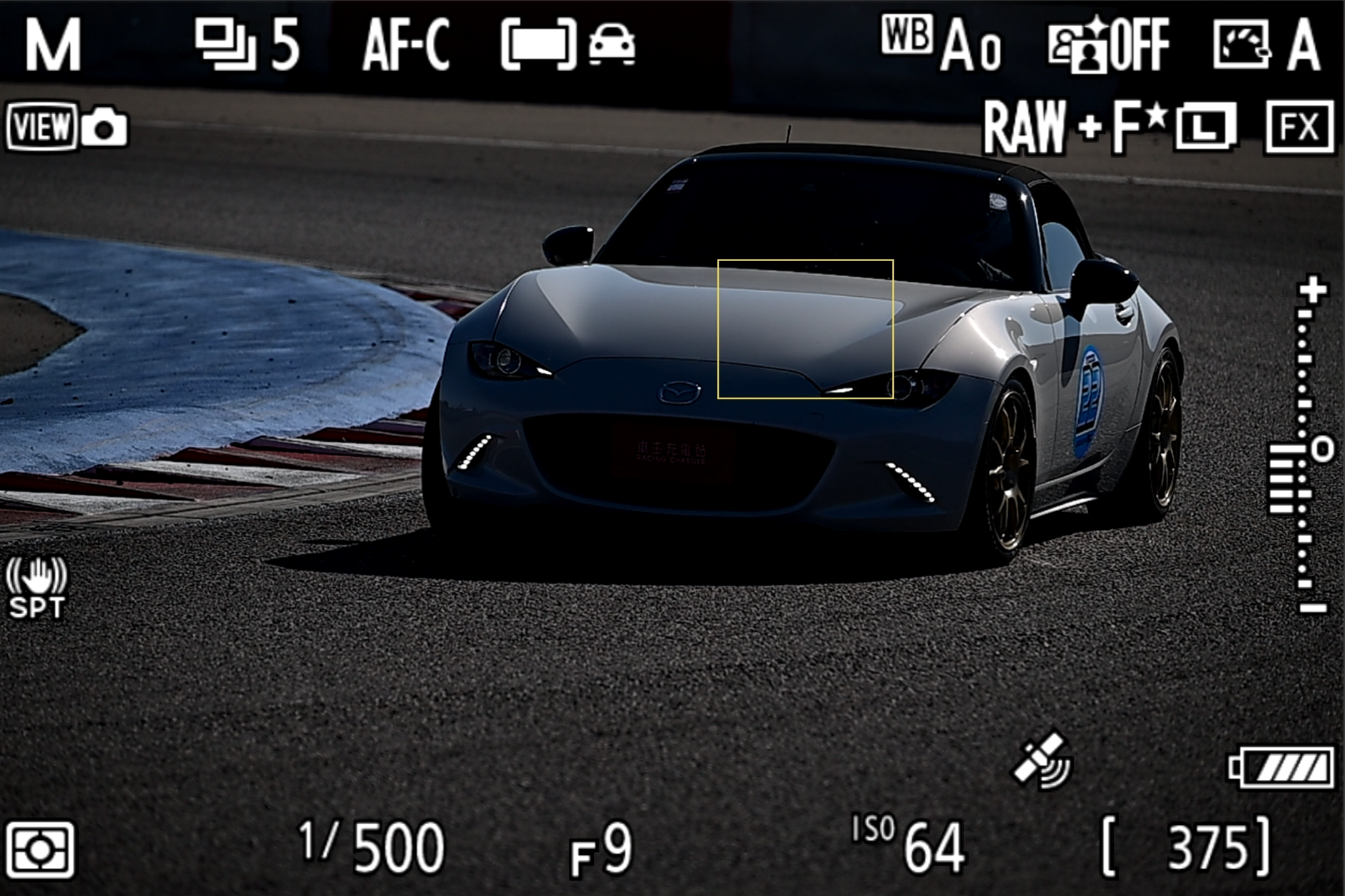Viewport: 1345px width, 896px height.
Task: Select the M shooting mode indicator
Action: 53,44
